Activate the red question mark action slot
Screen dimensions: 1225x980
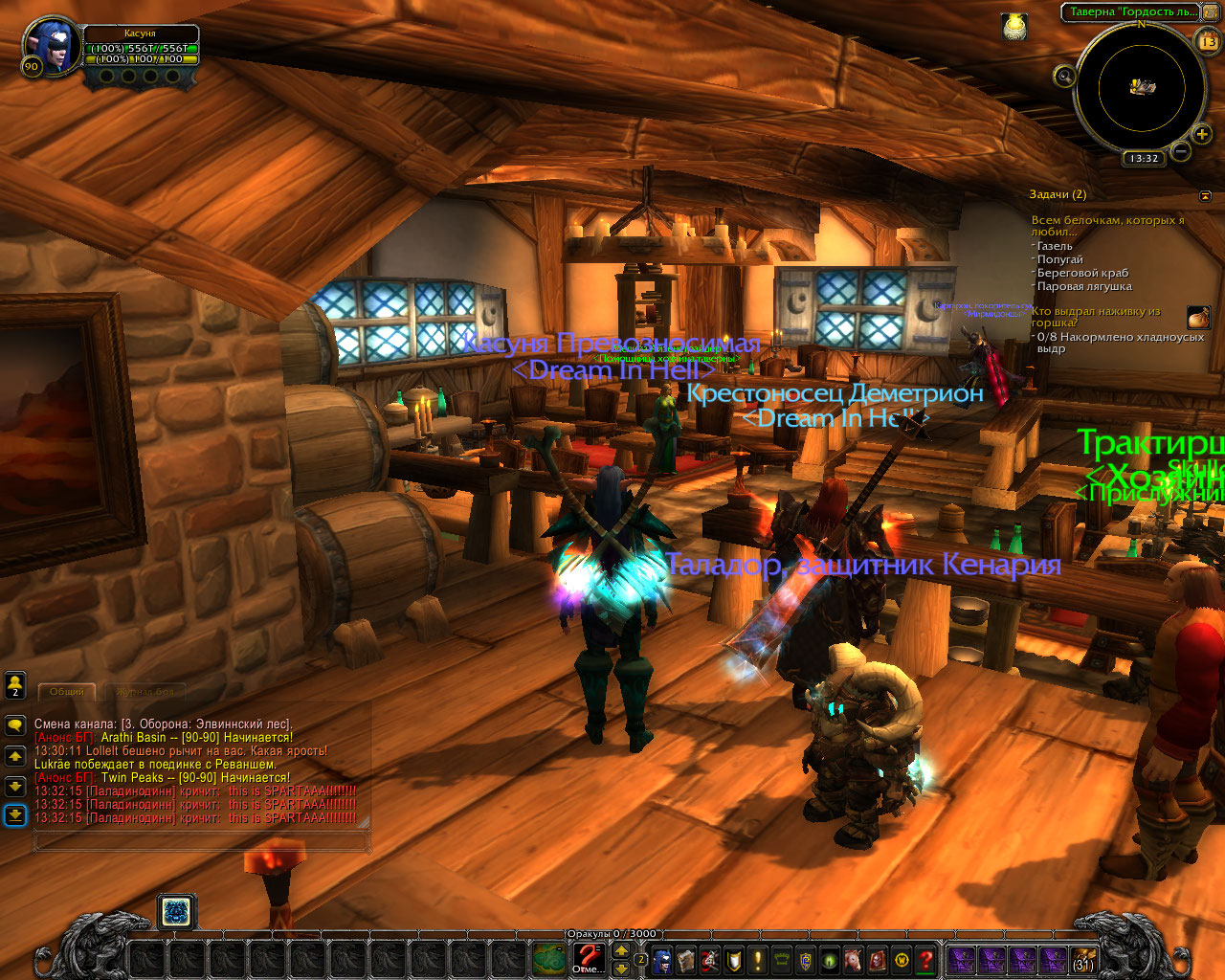tap(587, 954)
